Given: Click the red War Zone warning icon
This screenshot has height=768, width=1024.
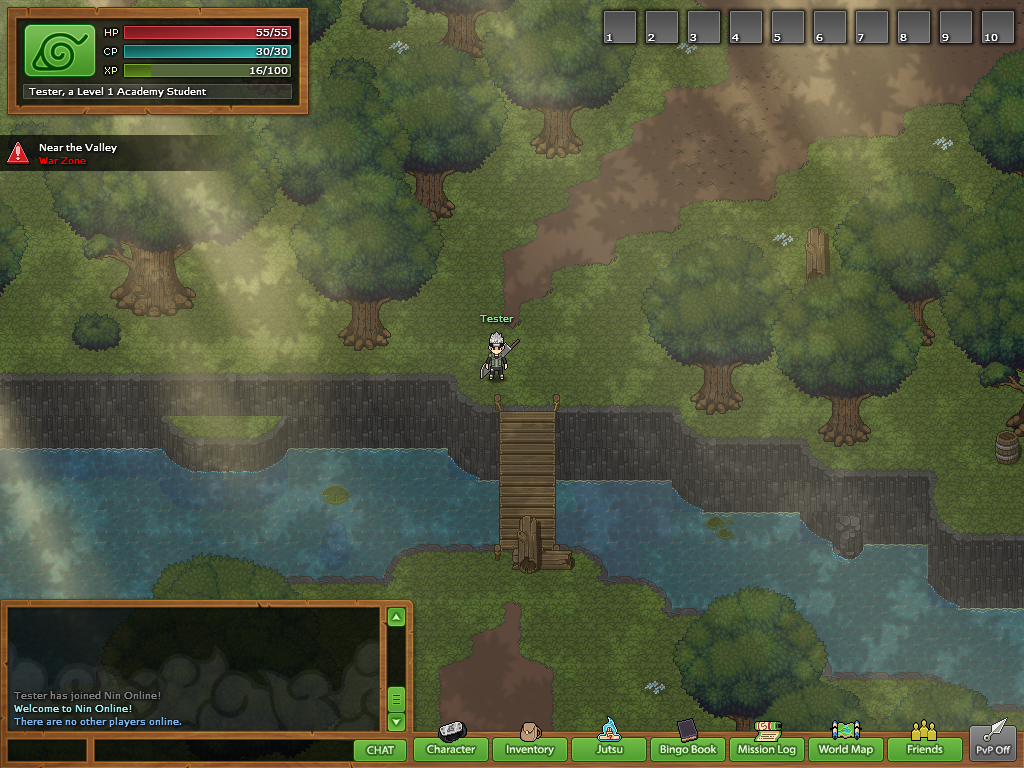Looking at the screenshot, I should 18,152.
